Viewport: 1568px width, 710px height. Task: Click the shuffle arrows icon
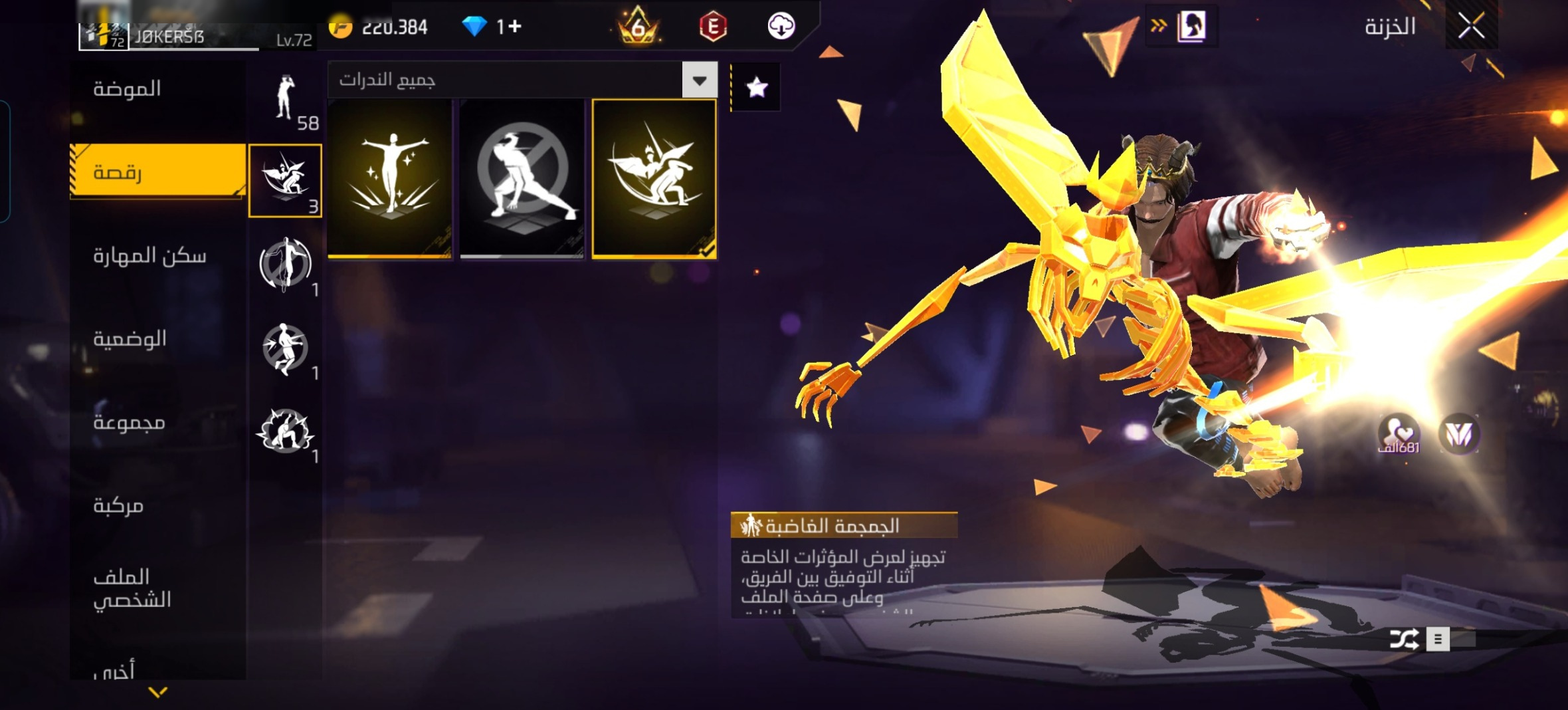tap(1404, 639)
